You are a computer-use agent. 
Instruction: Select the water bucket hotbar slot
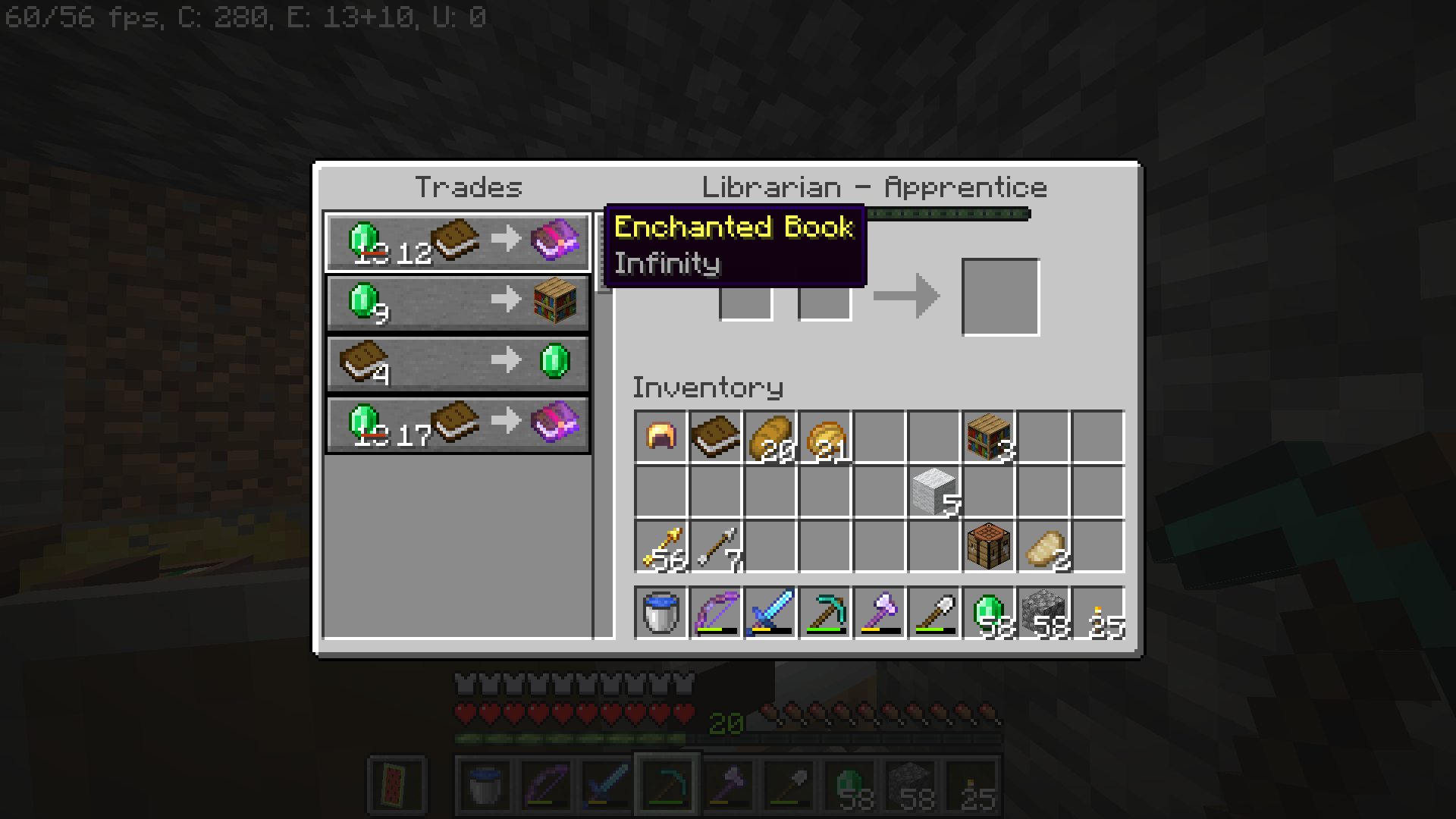[x=661, y=612]
